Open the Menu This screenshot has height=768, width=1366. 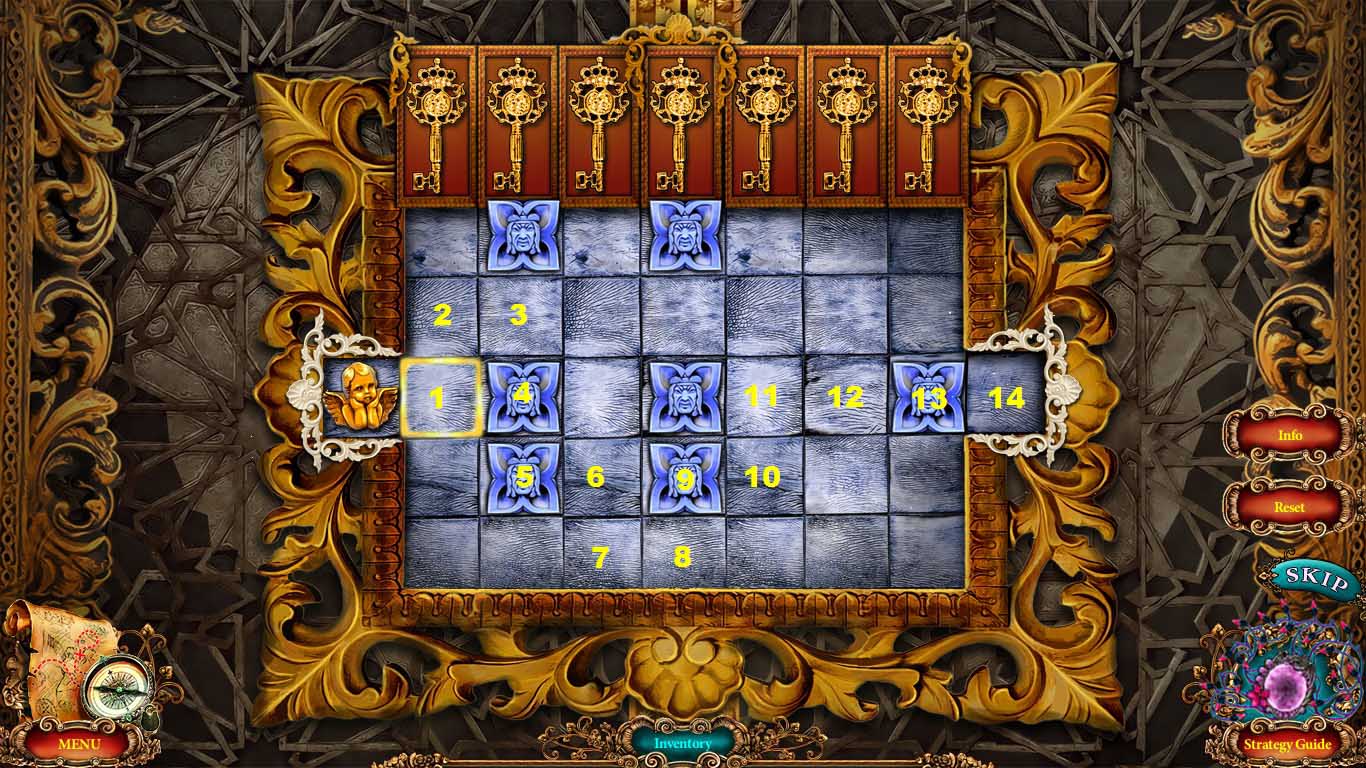coord(82,744)
